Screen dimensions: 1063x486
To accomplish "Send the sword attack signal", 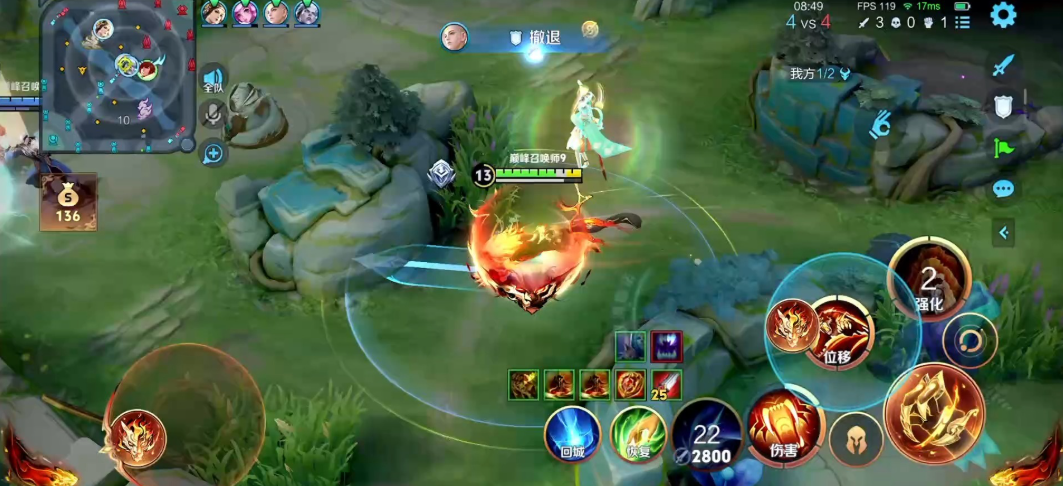I will [1004, 66].
